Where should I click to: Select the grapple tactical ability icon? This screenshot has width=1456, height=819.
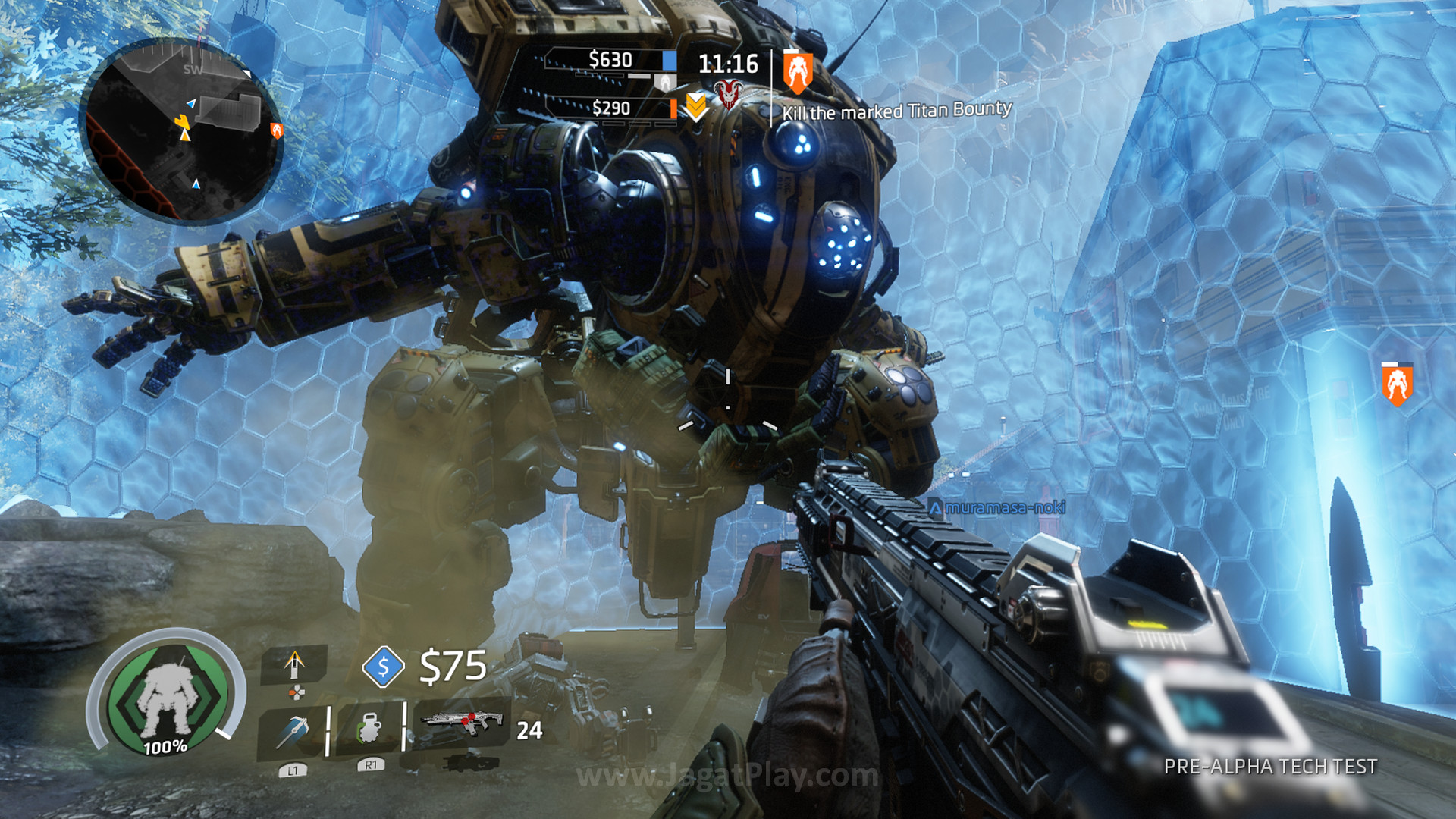[x=293, y=730]
